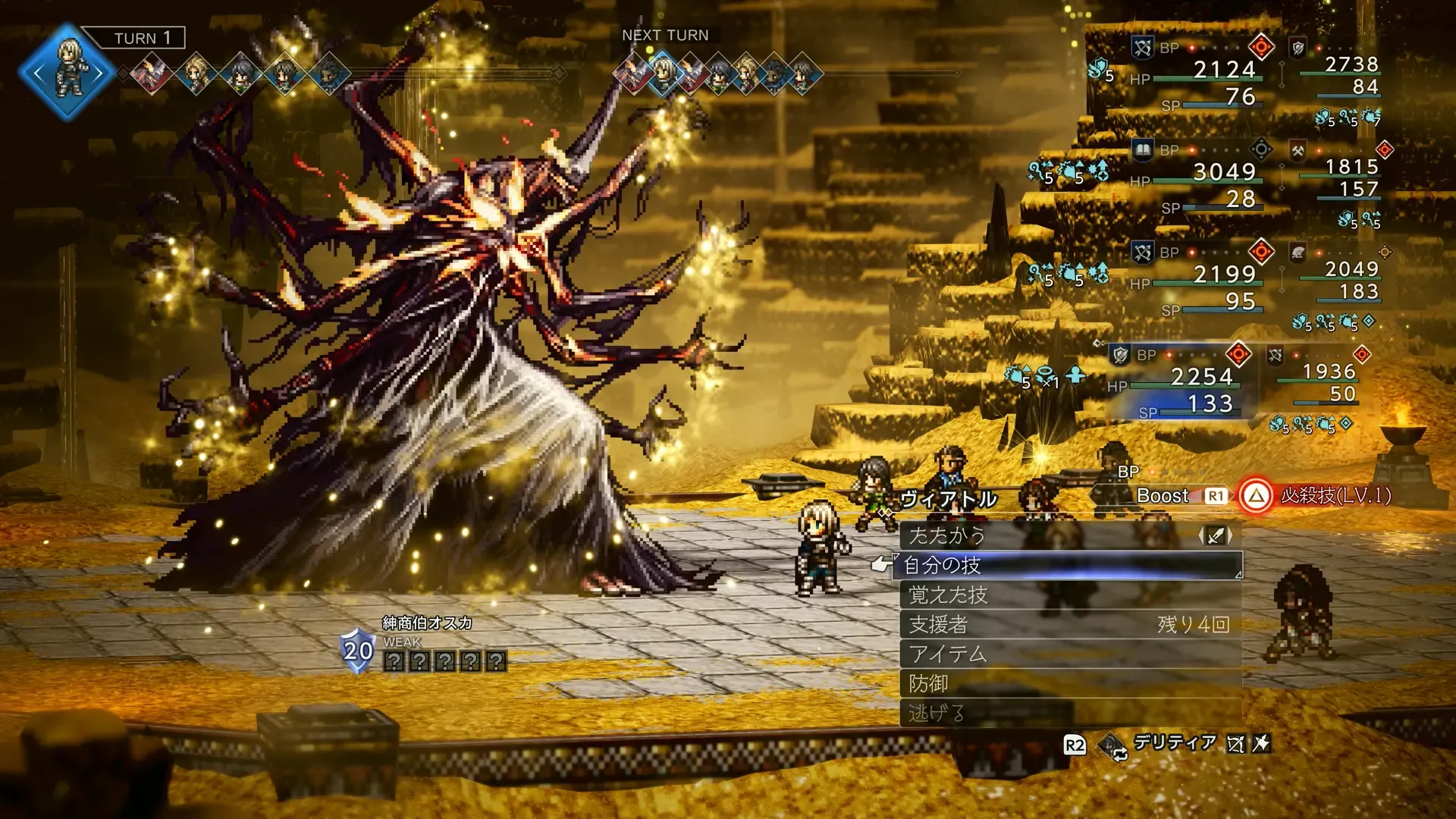The width and height of the screenshot is (1456, 819).
Task: Select the enemy shield counter showing 20
Action: pos(358,651)
